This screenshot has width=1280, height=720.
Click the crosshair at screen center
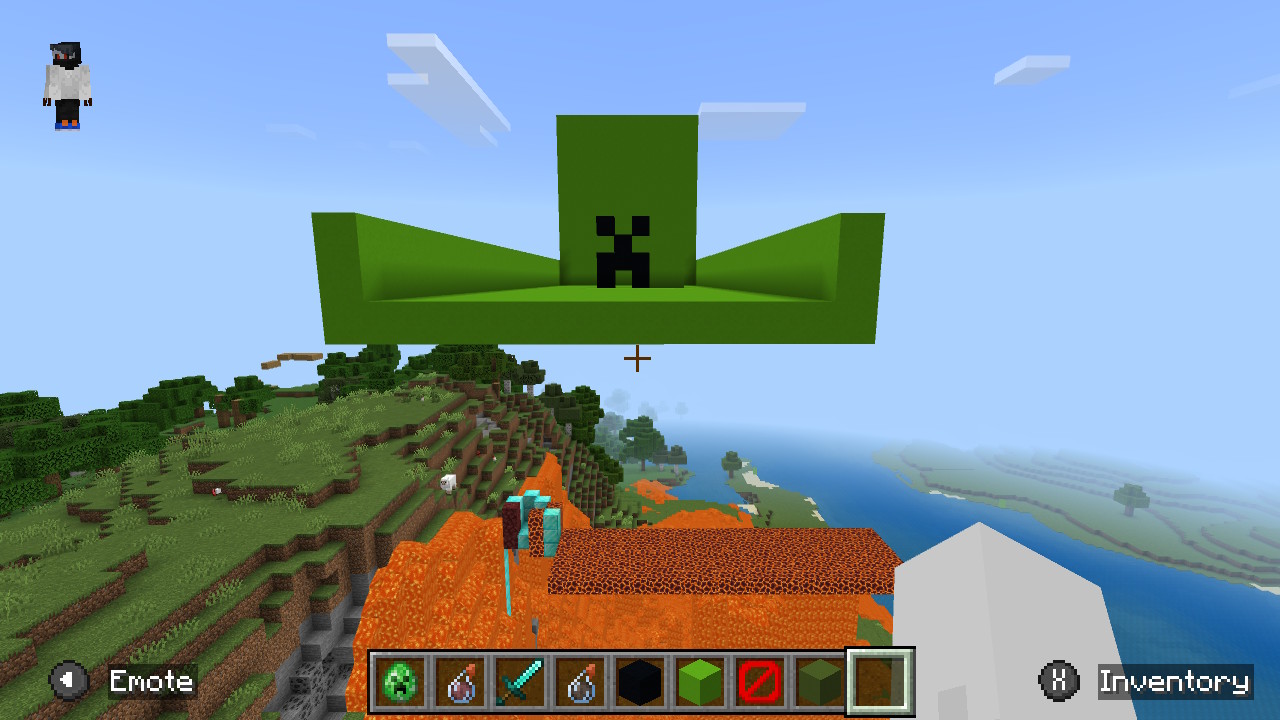coord(636,356)
